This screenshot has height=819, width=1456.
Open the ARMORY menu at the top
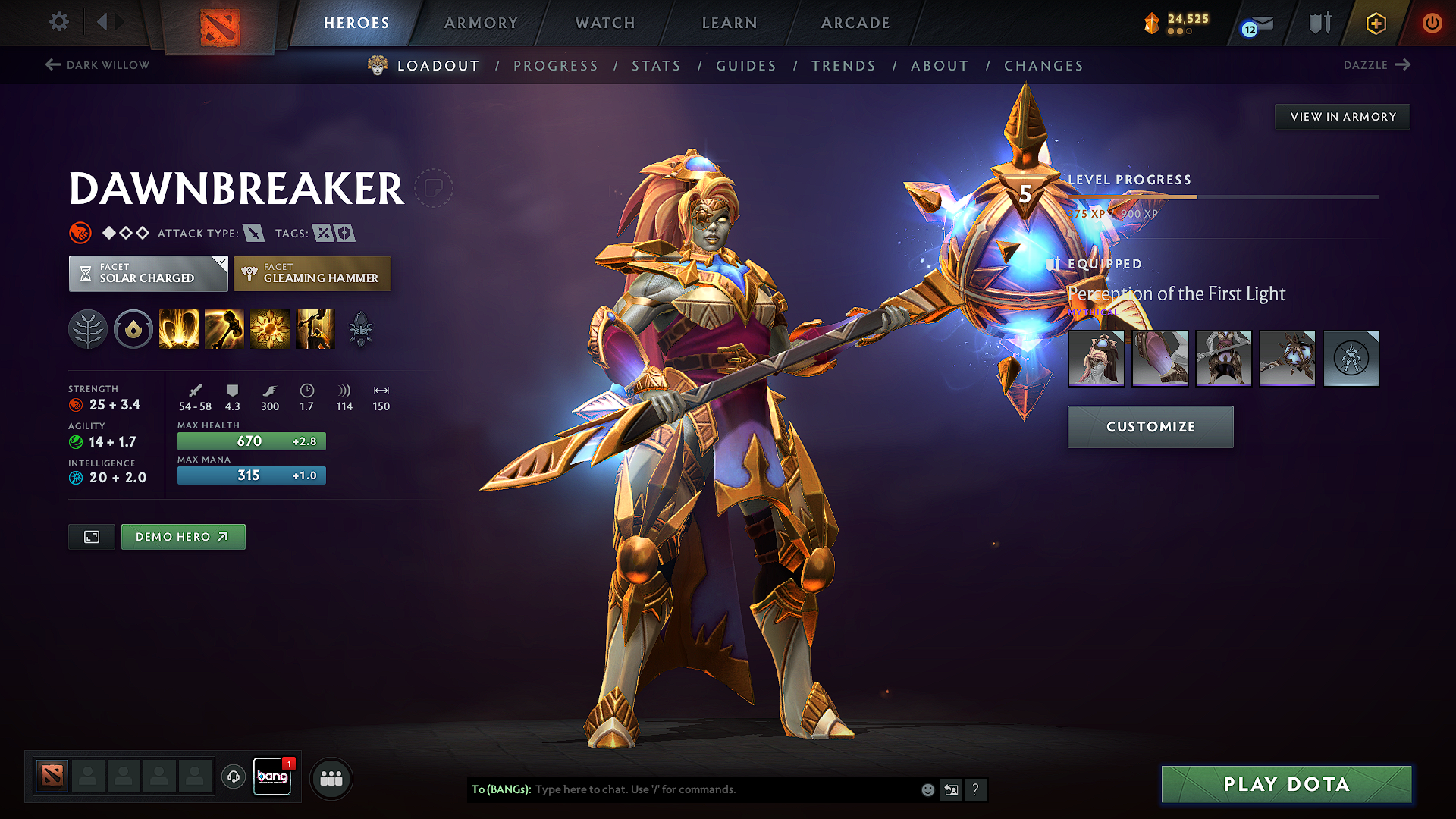tap(481, 23)
